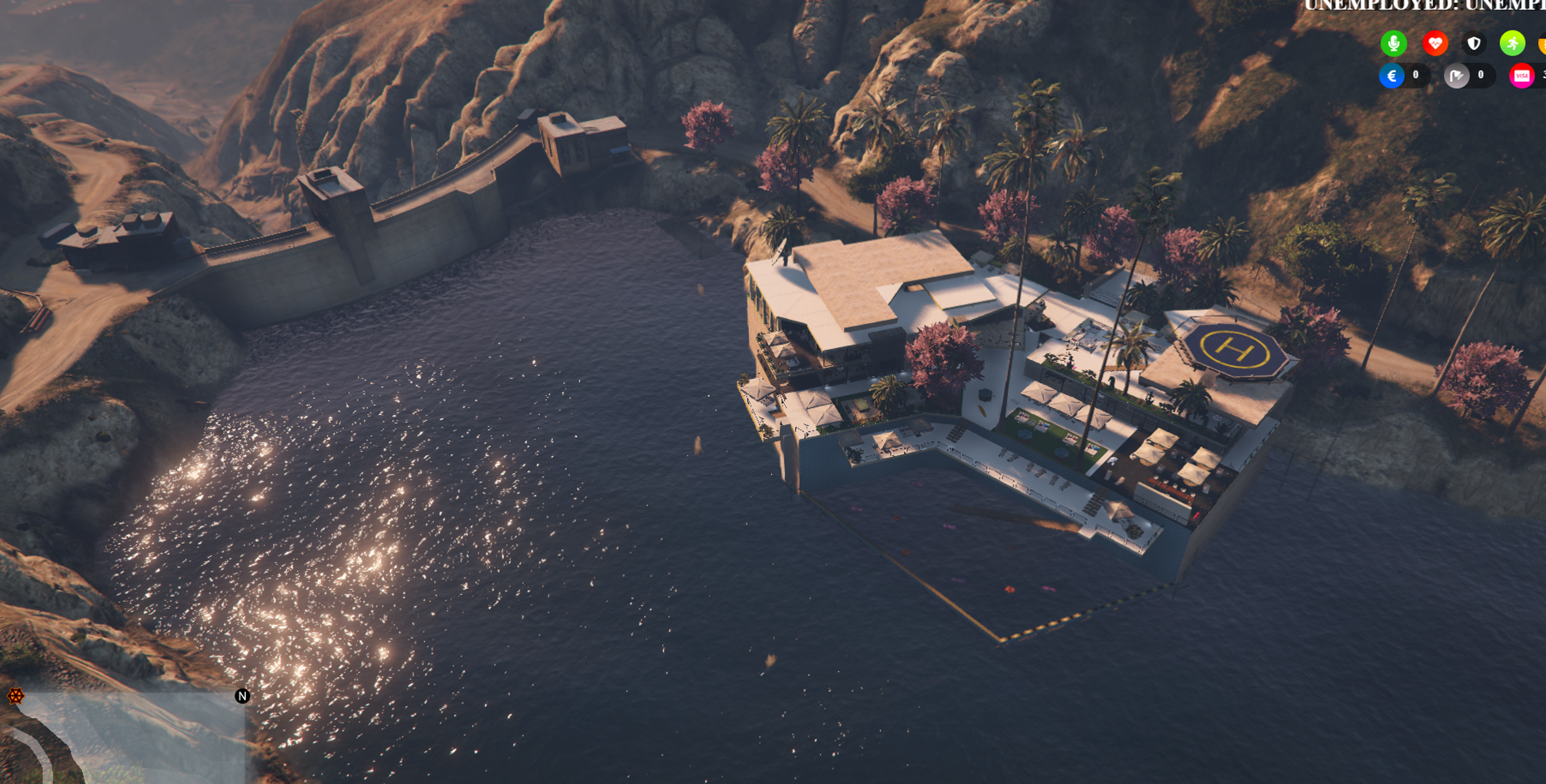Click the grey dirty-money icon
This screenshot has width=1546, height=784.
[x=1457, y=76]
